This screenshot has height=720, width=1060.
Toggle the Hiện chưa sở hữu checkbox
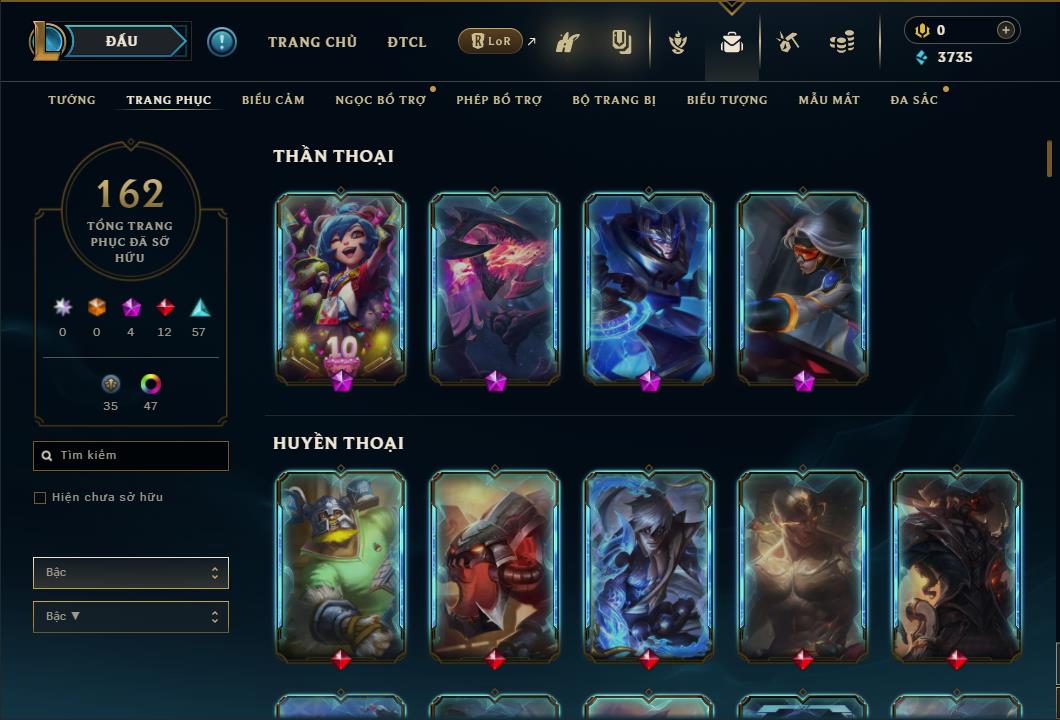pyautogui.click(x=40, y=498)
